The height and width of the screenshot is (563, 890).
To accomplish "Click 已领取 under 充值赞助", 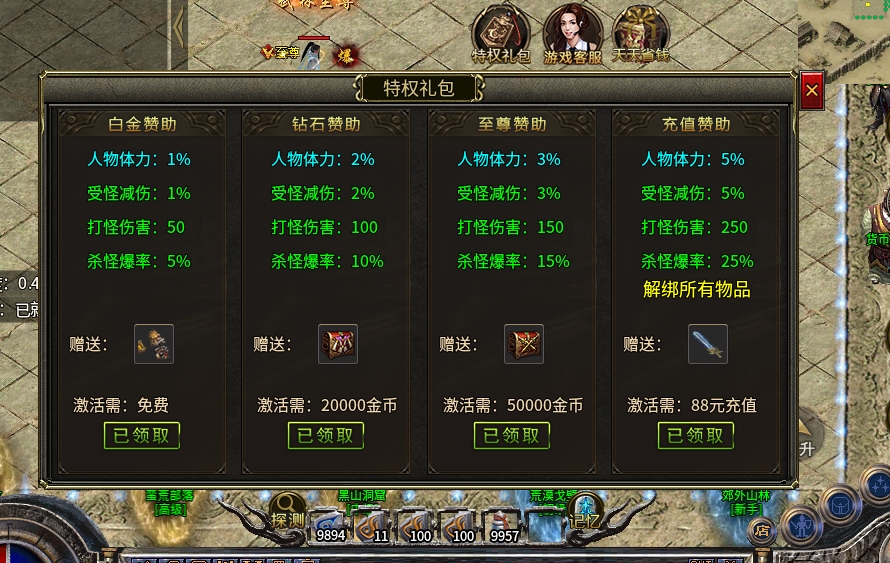I will pos(696,435).
